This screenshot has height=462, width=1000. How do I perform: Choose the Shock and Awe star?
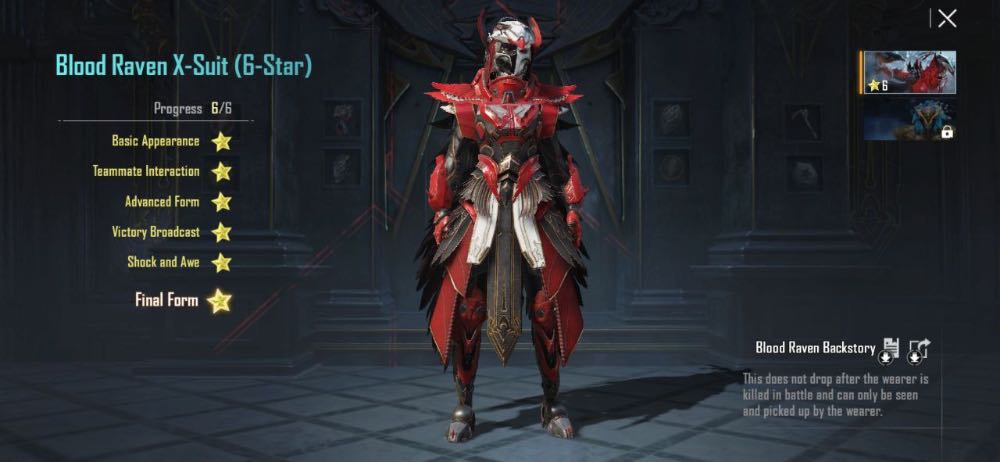tap(221, 263)
